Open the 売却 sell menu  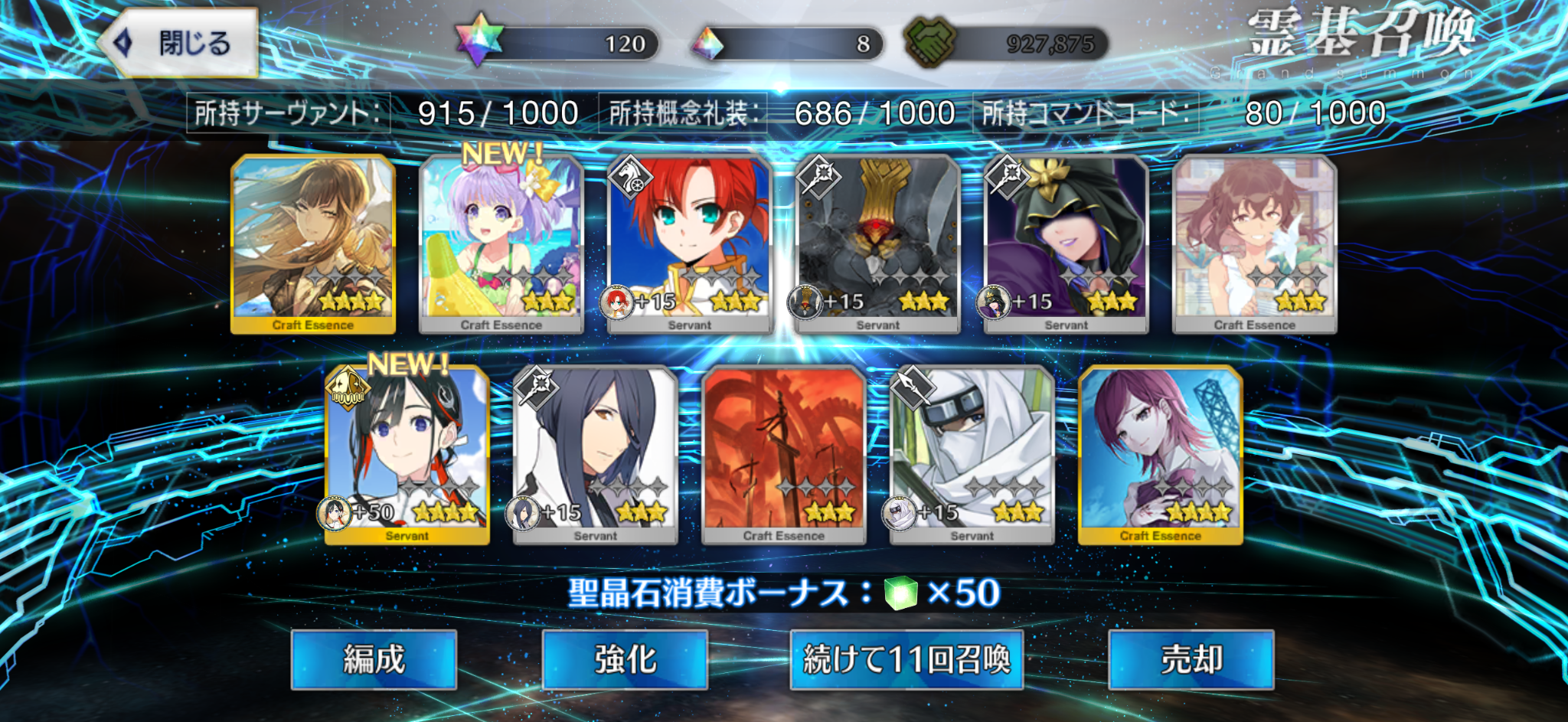click(x=1191, y=659)
